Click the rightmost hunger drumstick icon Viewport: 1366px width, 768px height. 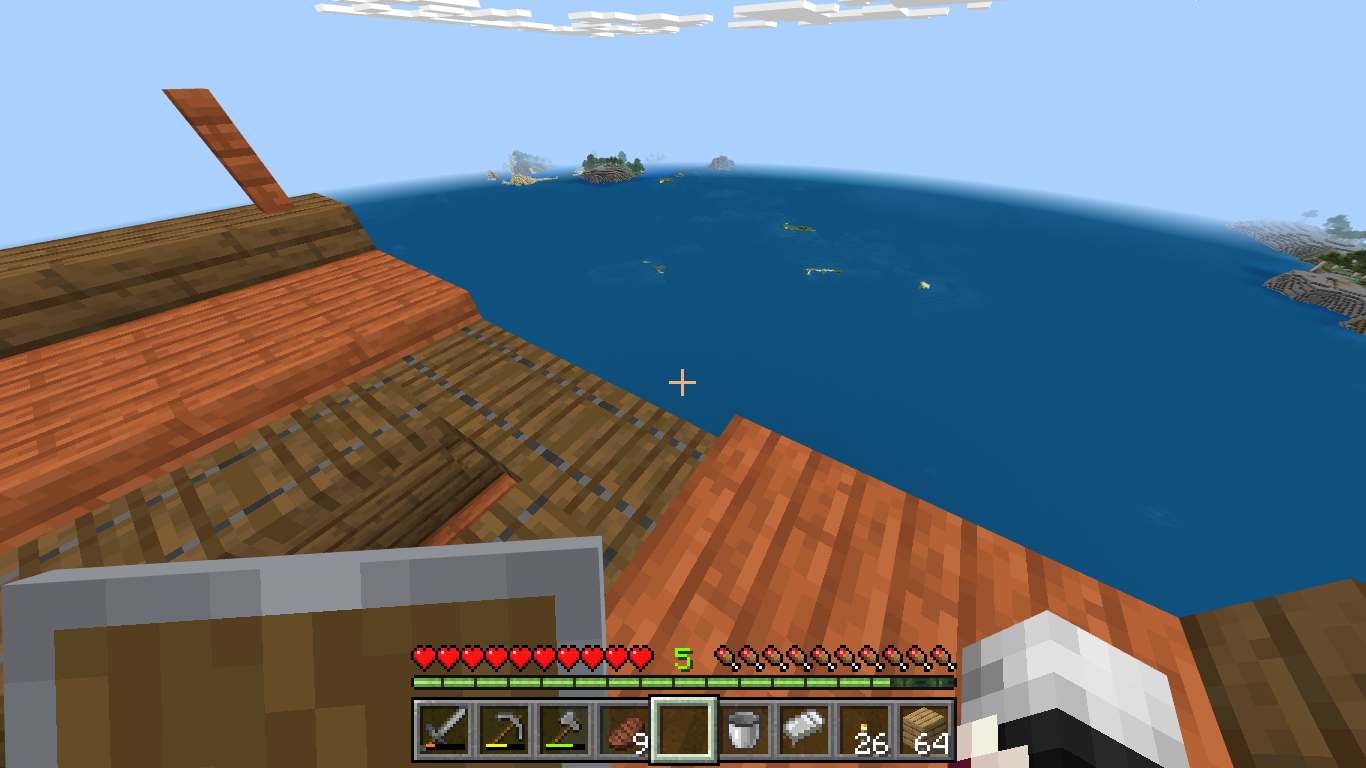coord(940,659)
